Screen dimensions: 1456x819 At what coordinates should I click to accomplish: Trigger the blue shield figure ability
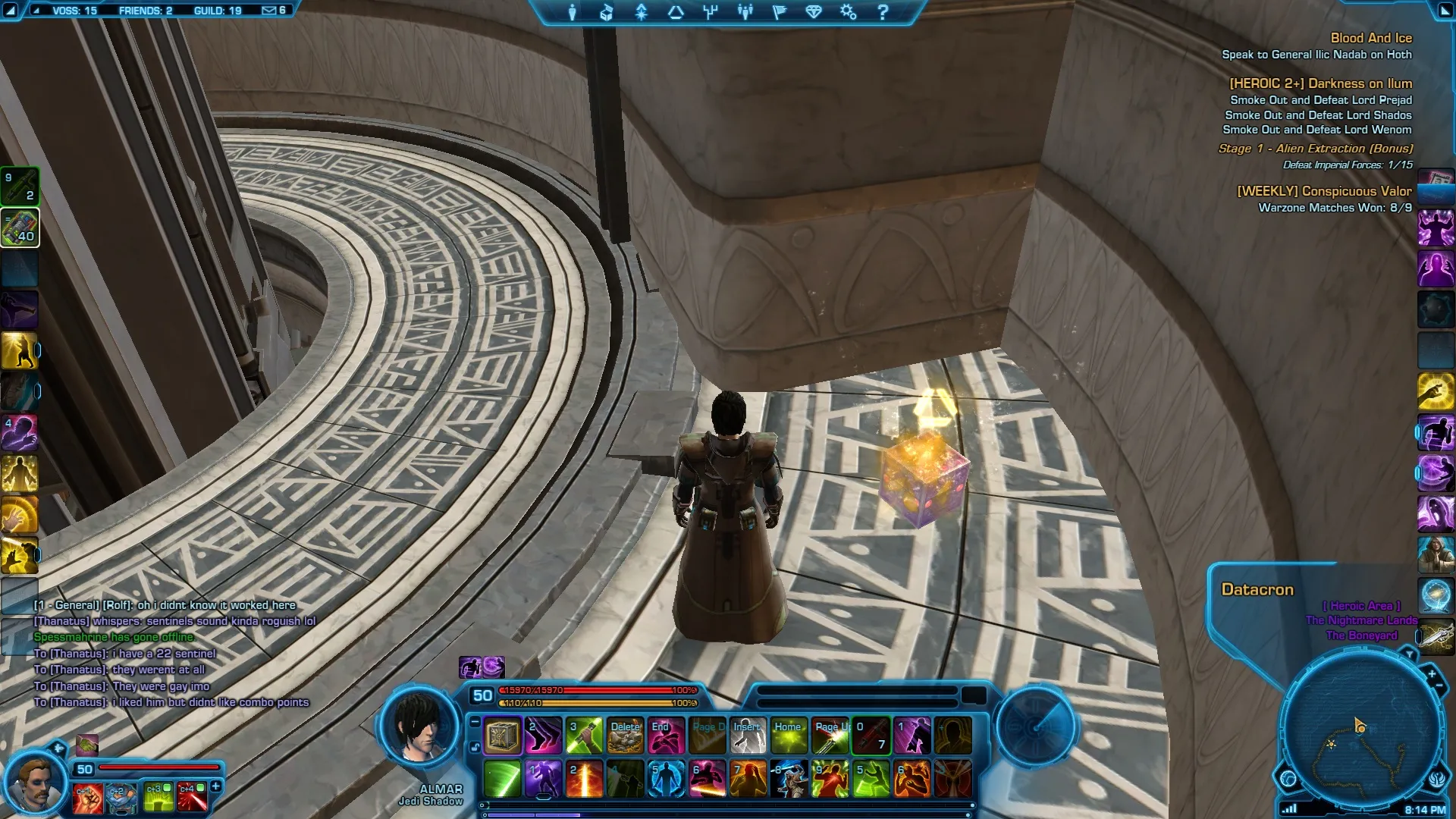666,780
